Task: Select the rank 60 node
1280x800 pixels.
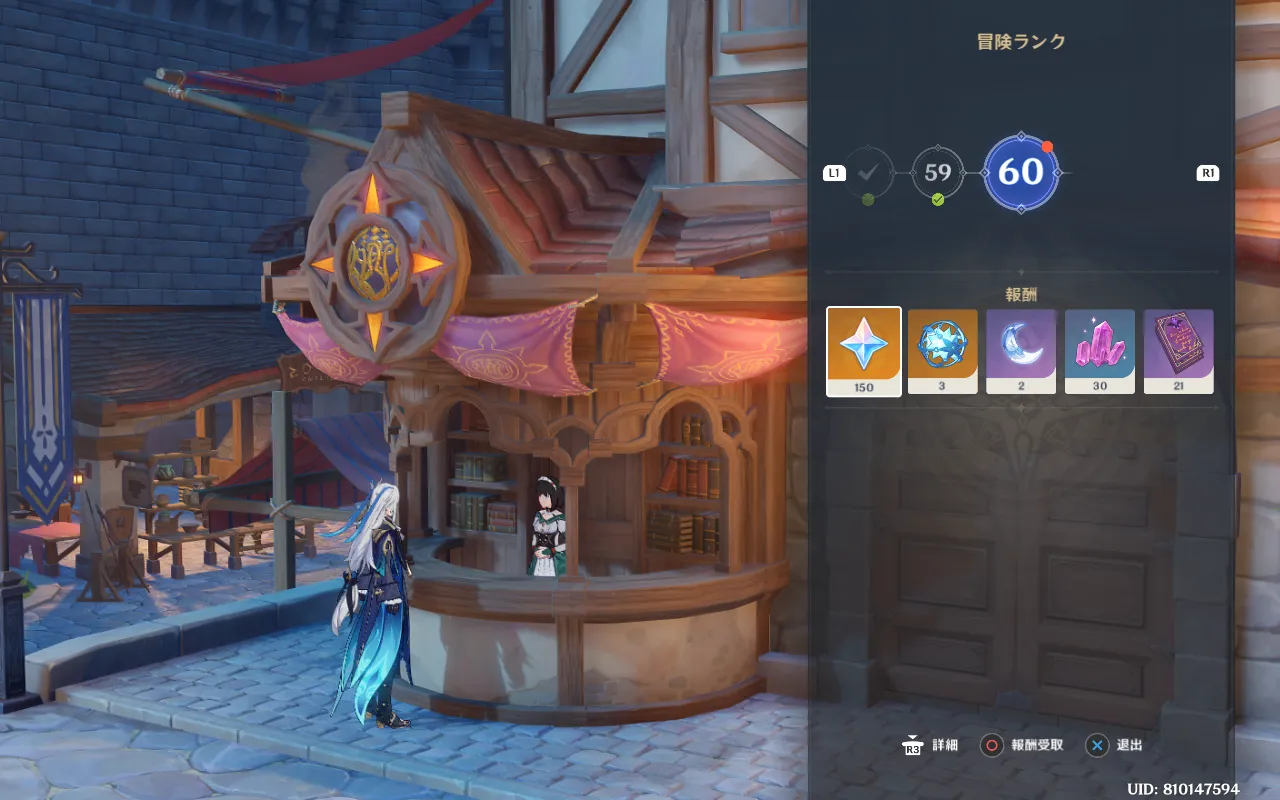Action: 1021,173
